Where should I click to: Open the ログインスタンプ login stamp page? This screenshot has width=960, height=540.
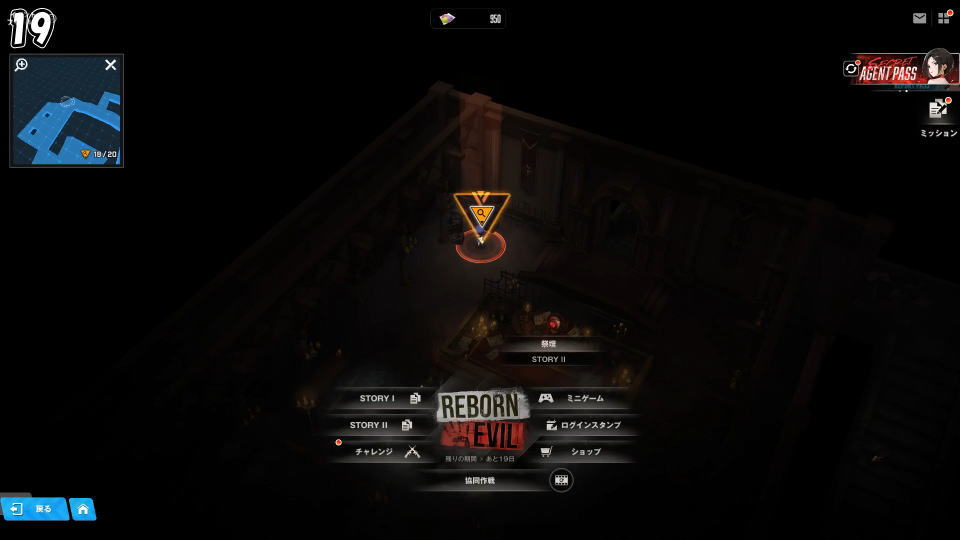pyautogui.click(x=586, y=425)
